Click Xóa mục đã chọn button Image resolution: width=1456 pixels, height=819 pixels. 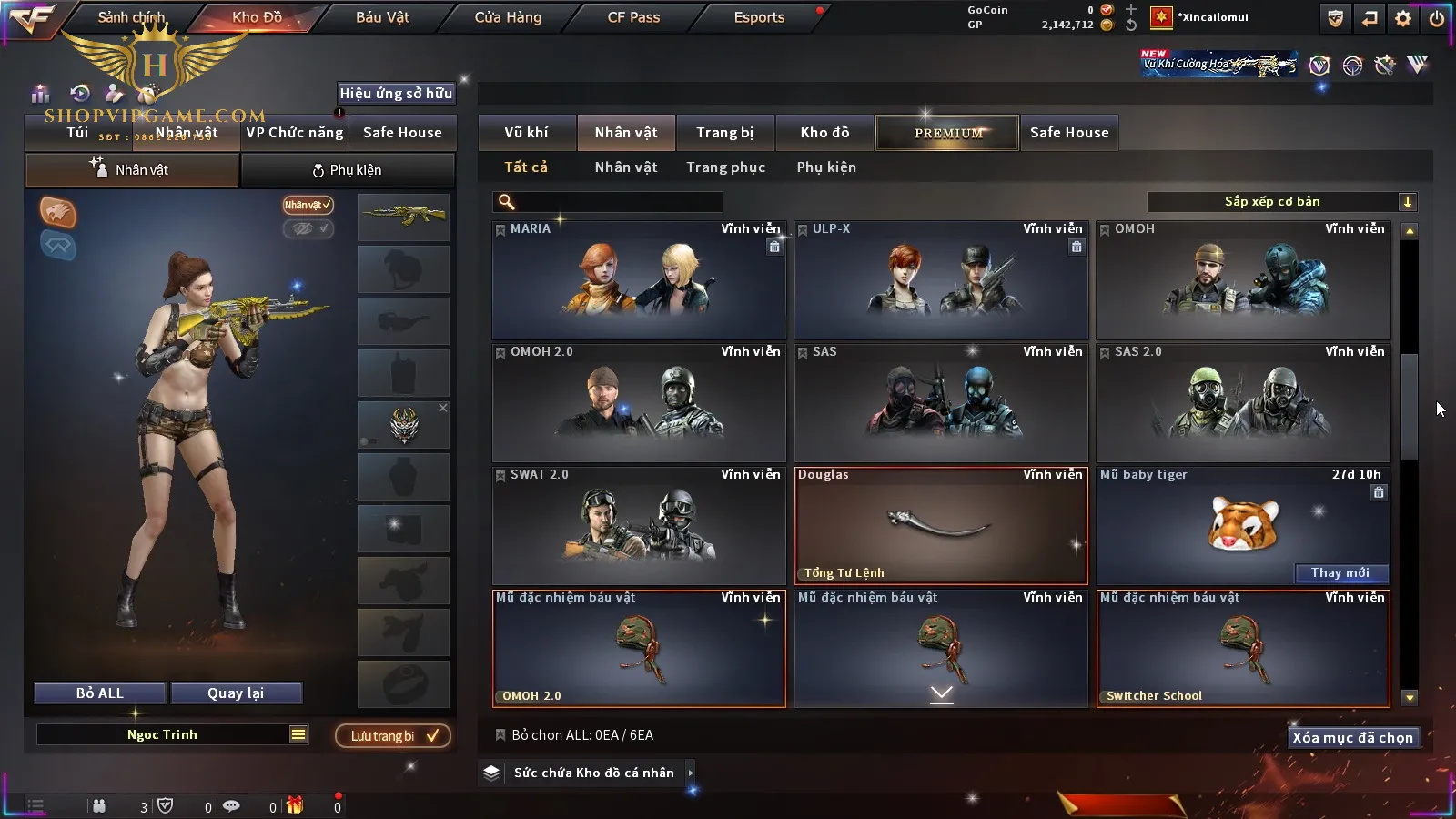[1352, 738]
